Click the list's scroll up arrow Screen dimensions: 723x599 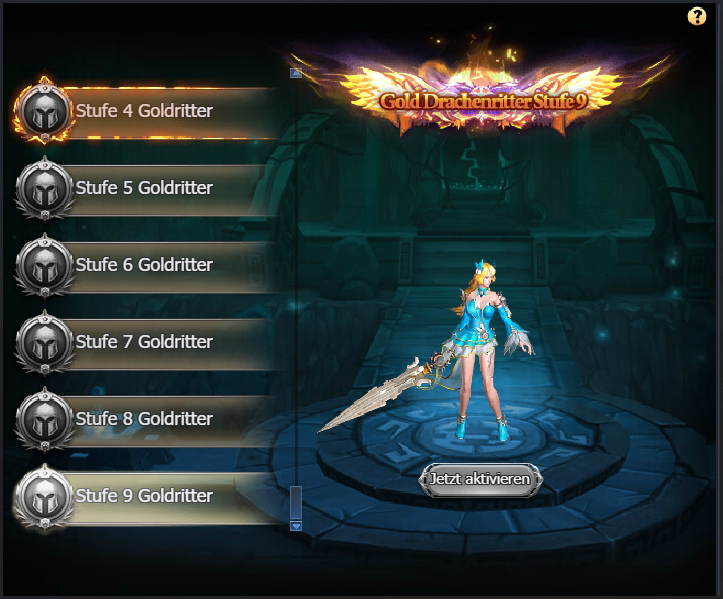295,73
